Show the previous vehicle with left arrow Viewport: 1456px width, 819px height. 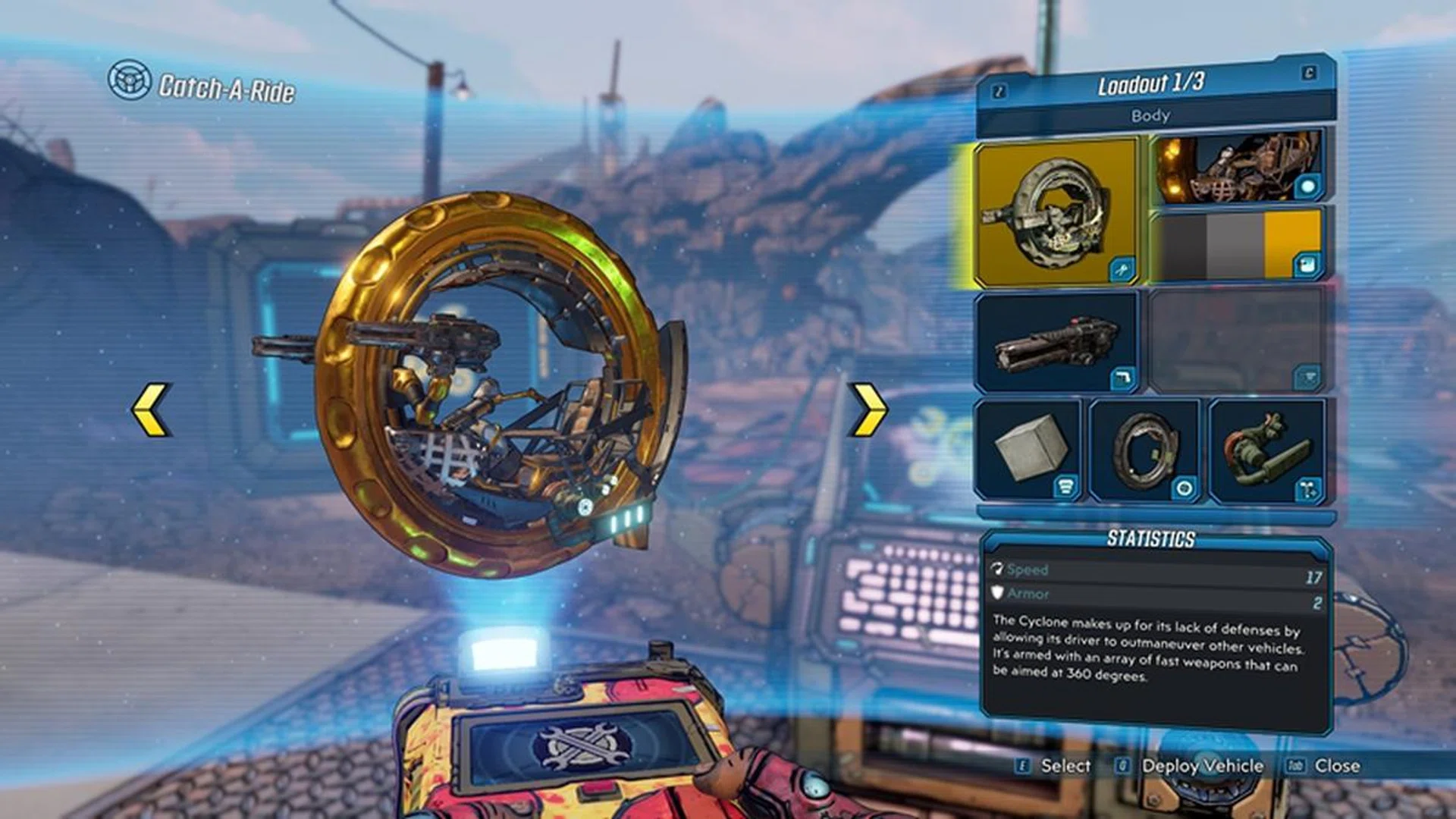click(x=152, y=409)
